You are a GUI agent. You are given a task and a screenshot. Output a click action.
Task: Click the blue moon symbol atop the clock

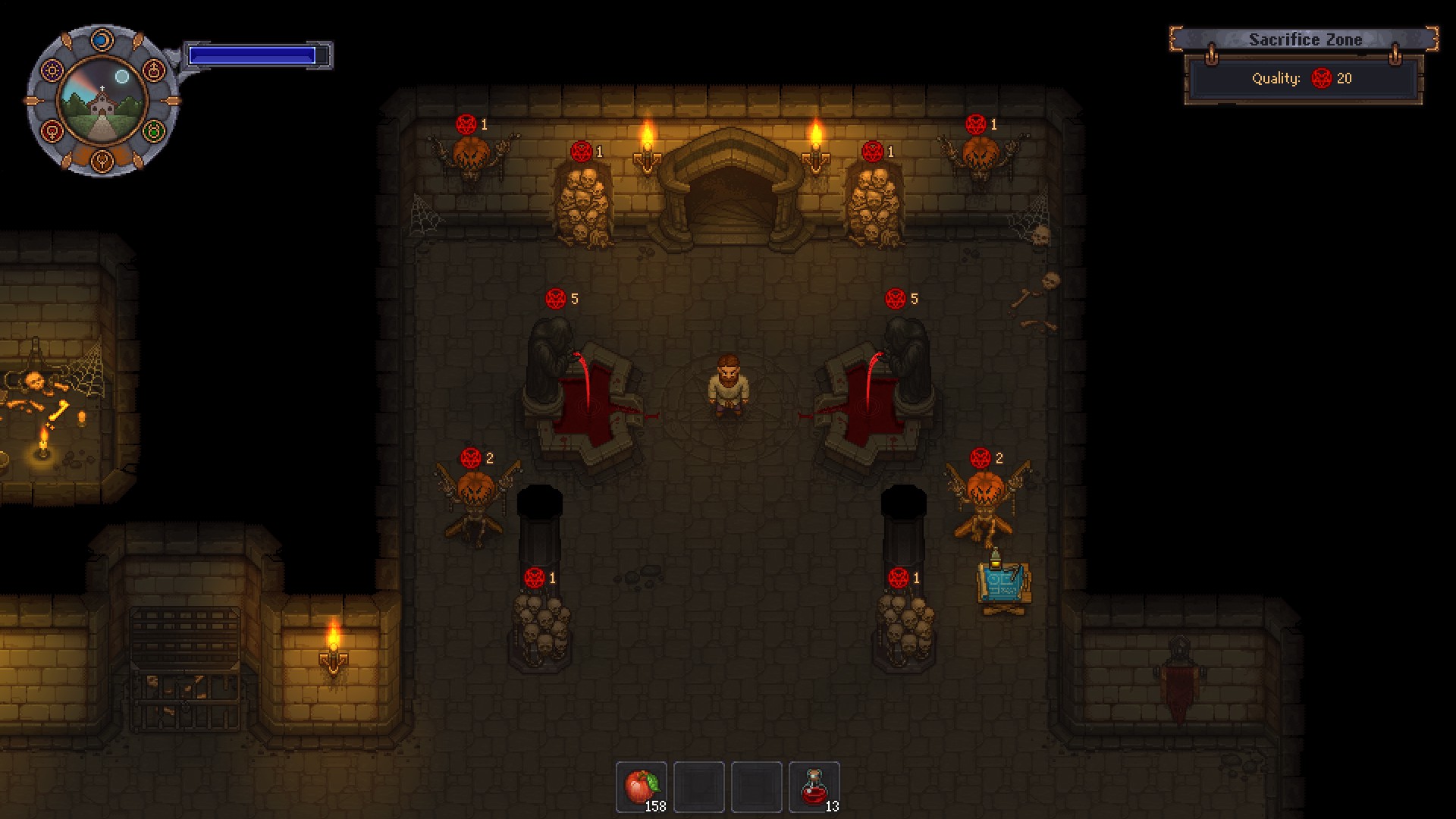[102, 39]
